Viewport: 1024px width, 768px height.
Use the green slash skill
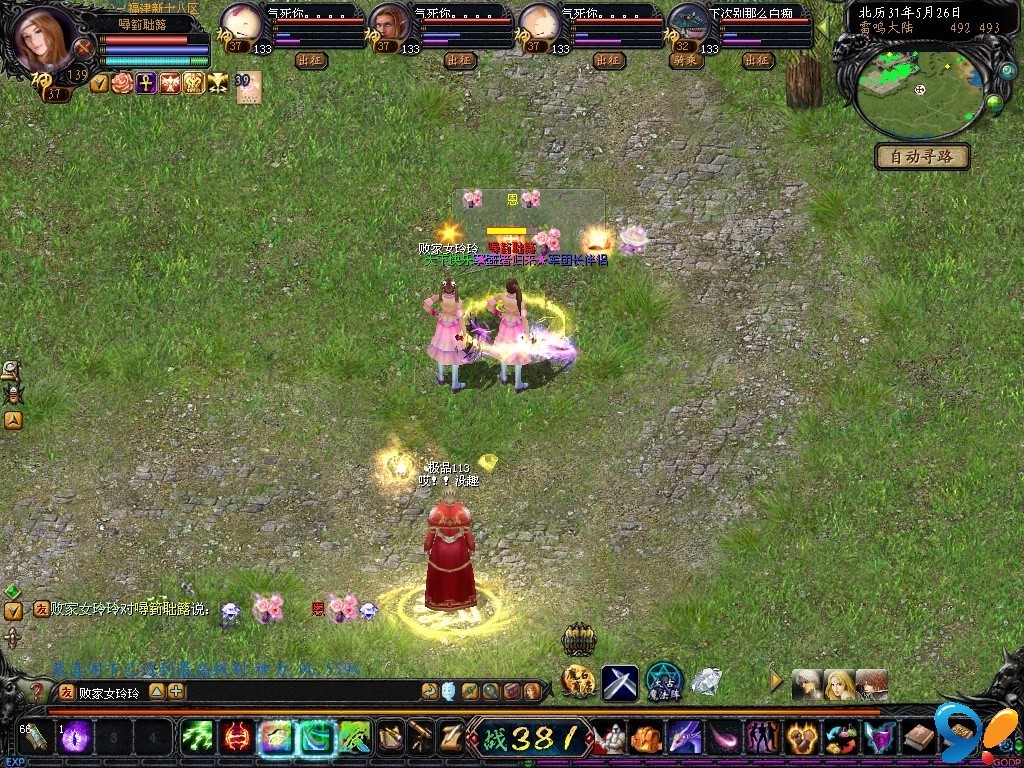pyautogui.click(x=197, y=738)
